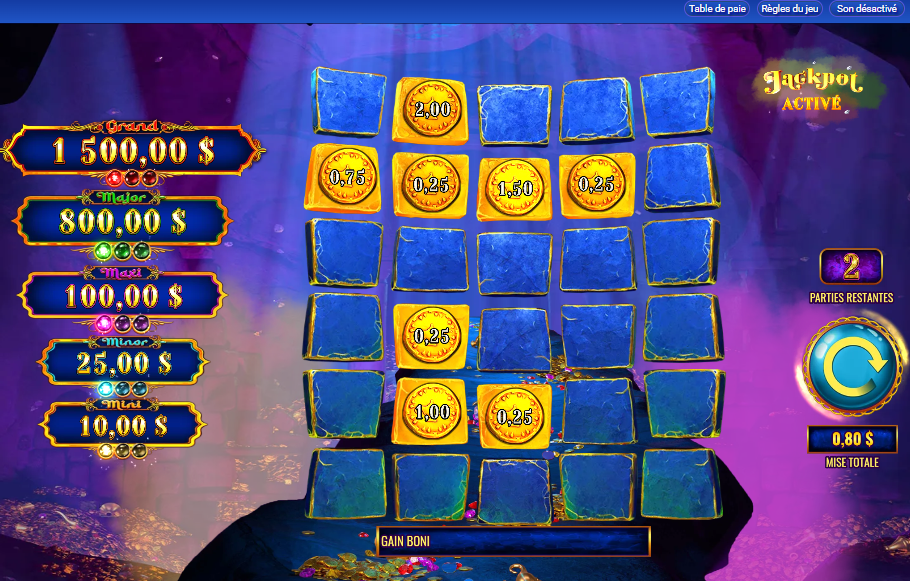Select the 2,00 gold coin tile
The image size is (910, 581).
[431, 109]
